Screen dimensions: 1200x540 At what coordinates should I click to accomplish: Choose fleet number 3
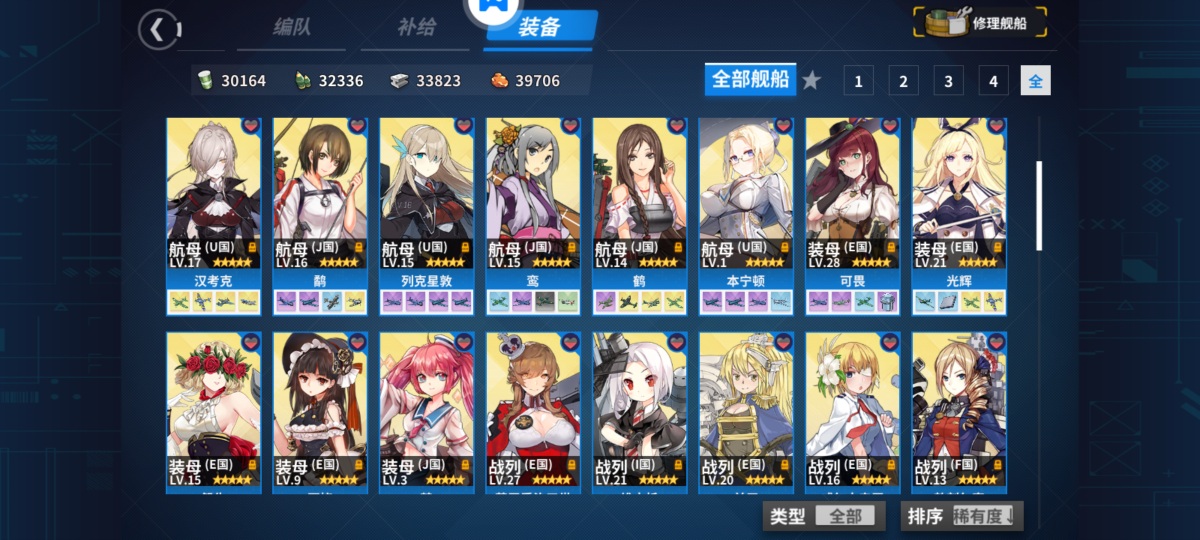coord(948,81)
